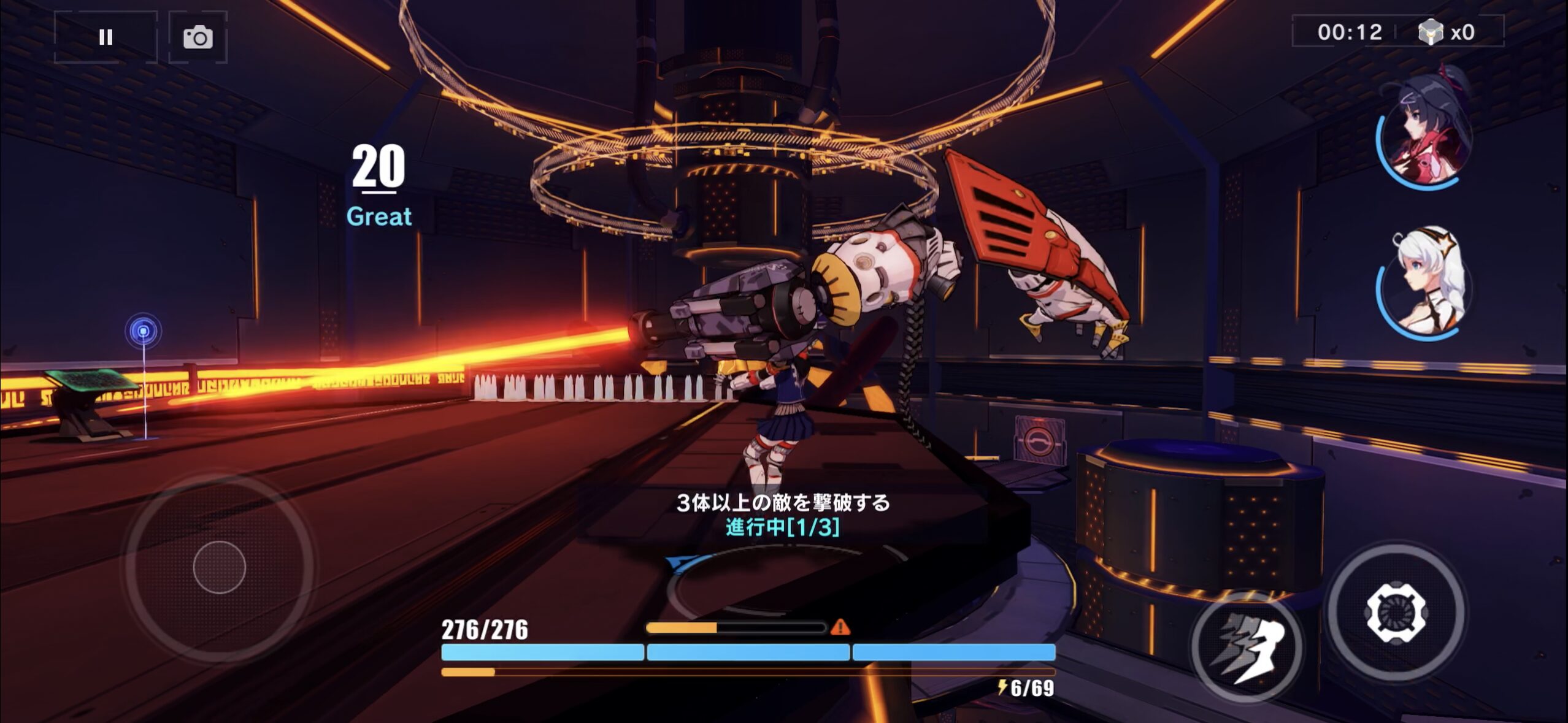Tap the virtual movement joystick

point(219,567)
